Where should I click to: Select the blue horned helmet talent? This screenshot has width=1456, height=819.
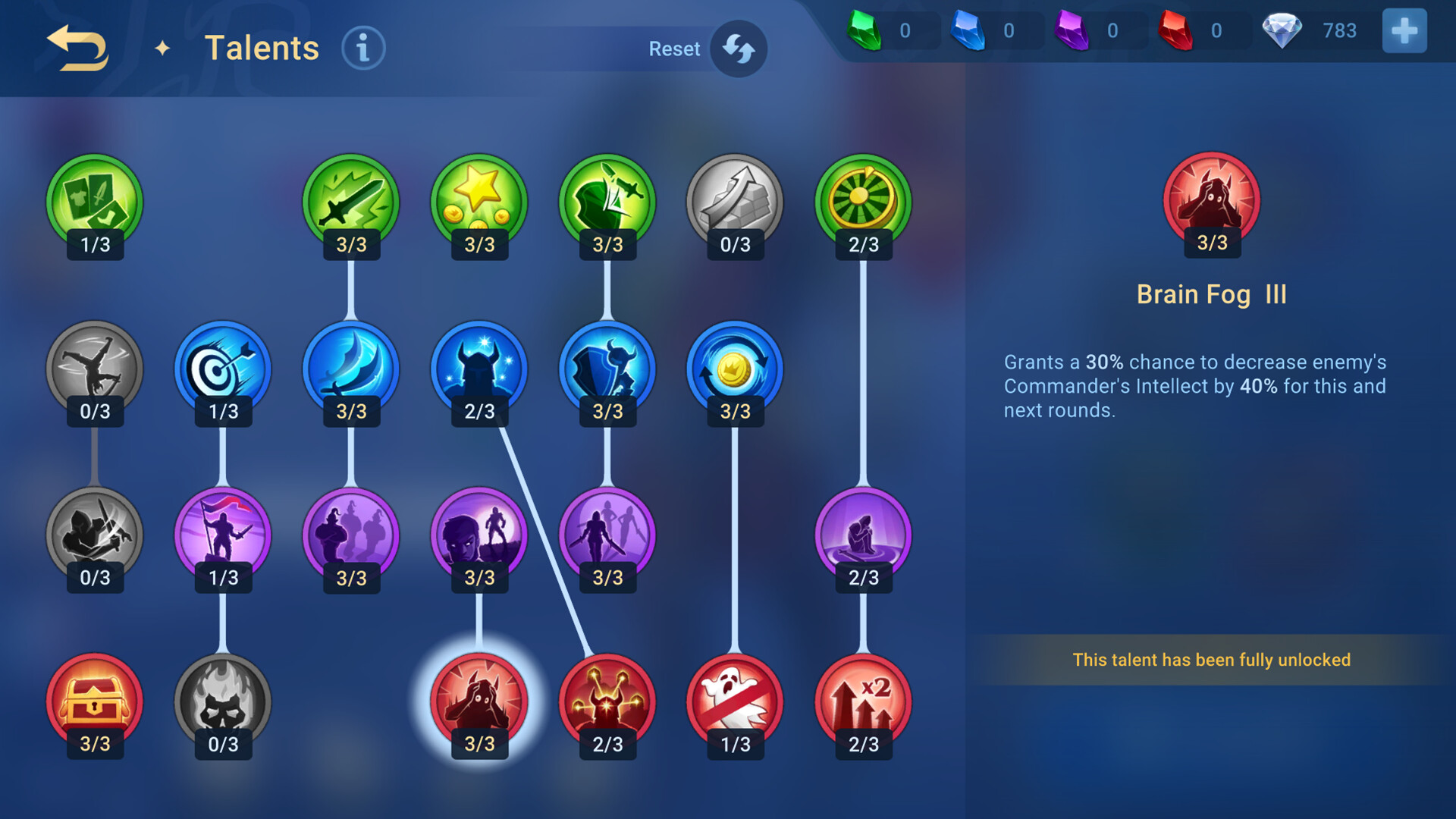tap(479, 368)
